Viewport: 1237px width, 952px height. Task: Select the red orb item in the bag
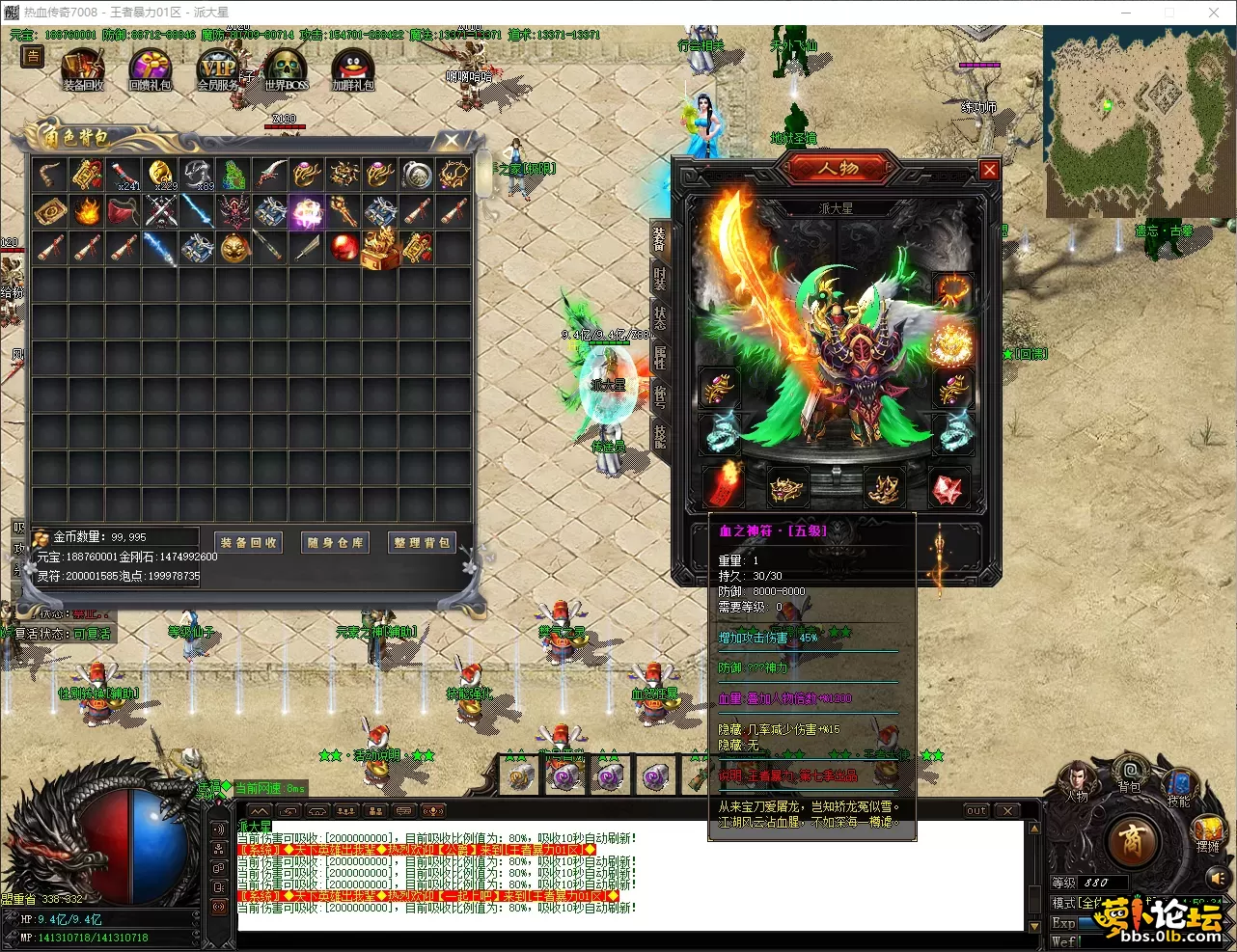pyautogui.click(x=344, y=248)
